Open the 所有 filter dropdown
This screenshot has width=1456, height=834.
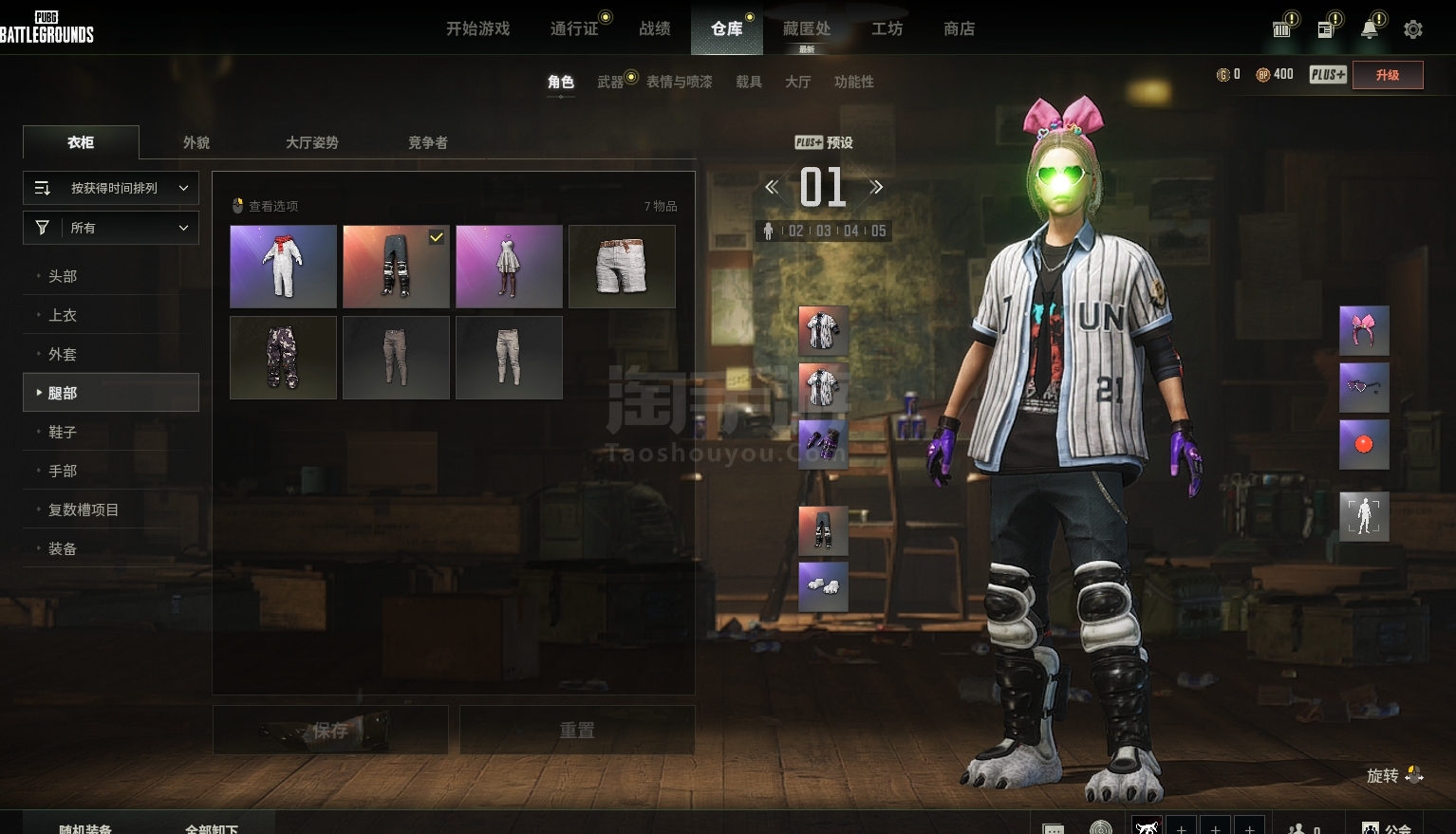pos(111,228)
